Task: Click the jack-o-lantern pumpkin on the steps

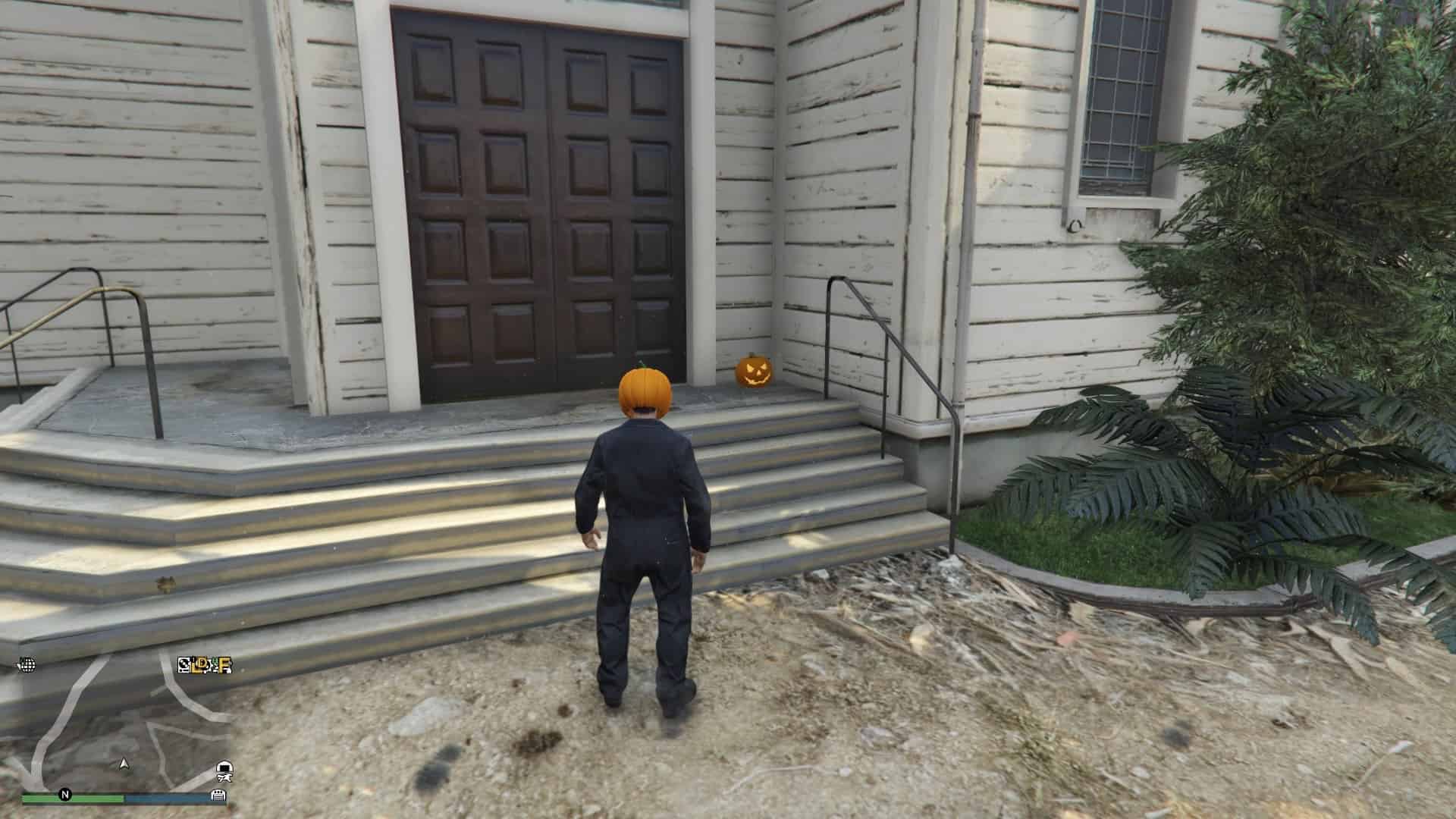Action: click(x=754, y=372)
